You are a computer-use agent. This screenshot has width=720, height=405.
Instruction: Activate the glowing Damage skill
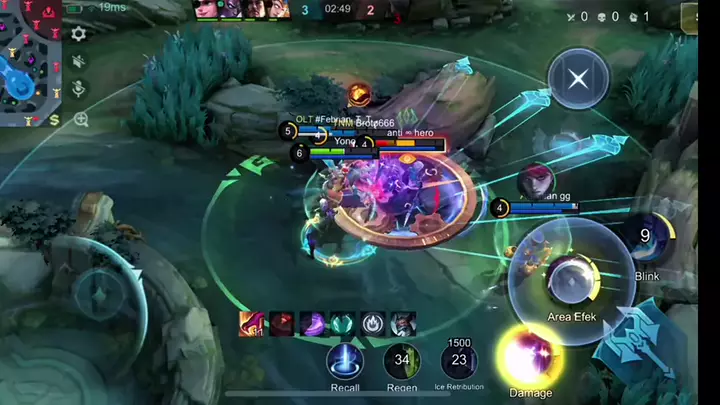coord(530,357)
